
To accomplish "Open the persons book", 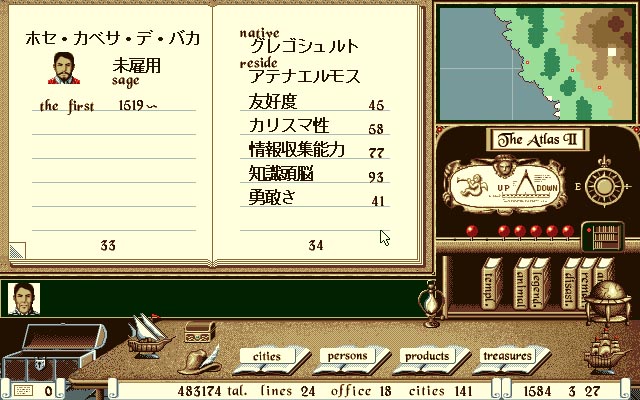I will [x=349, y=356].
